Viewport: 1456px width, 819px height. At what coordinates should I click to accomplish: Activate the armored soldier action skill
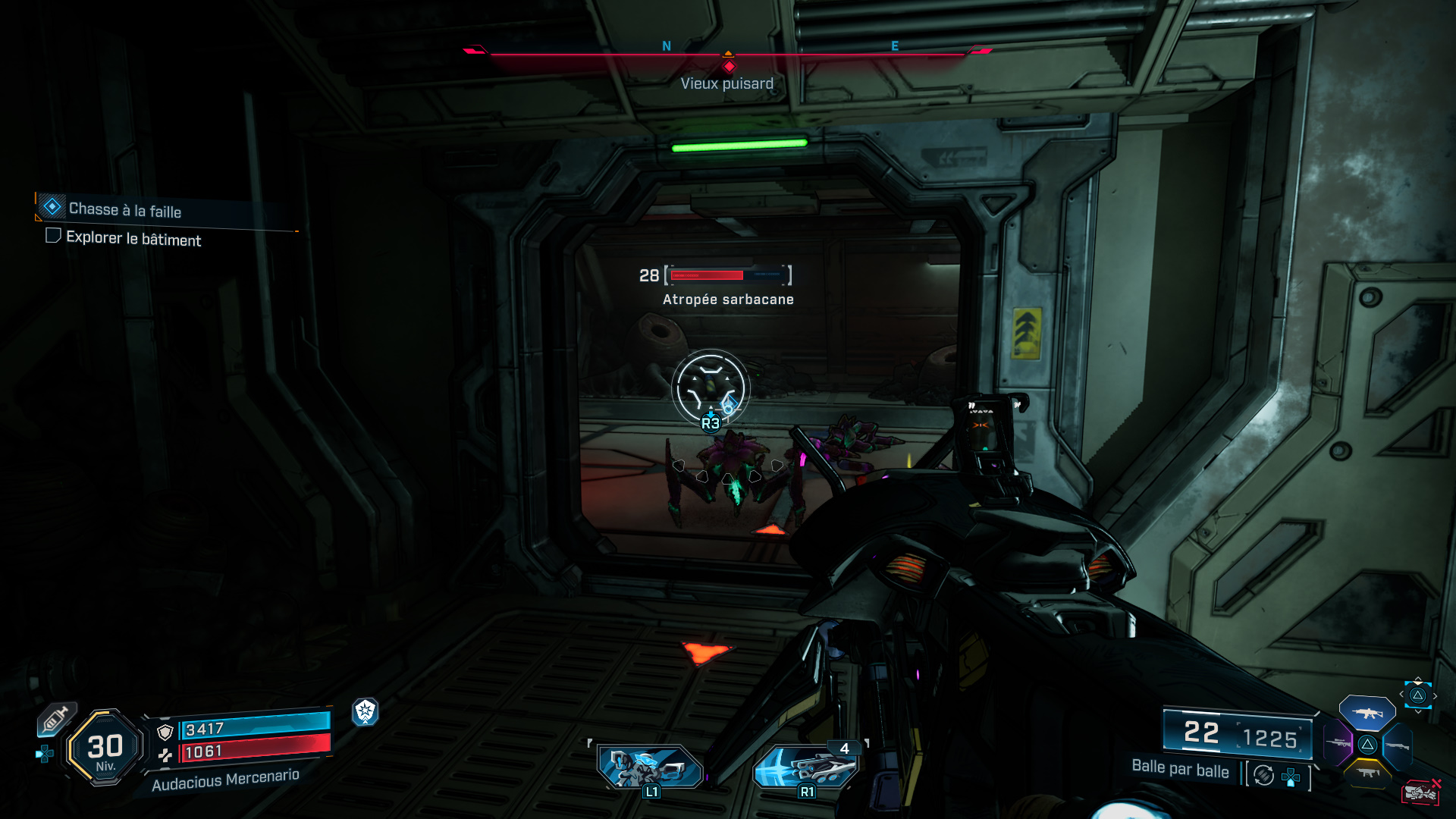tap(650, 767)
